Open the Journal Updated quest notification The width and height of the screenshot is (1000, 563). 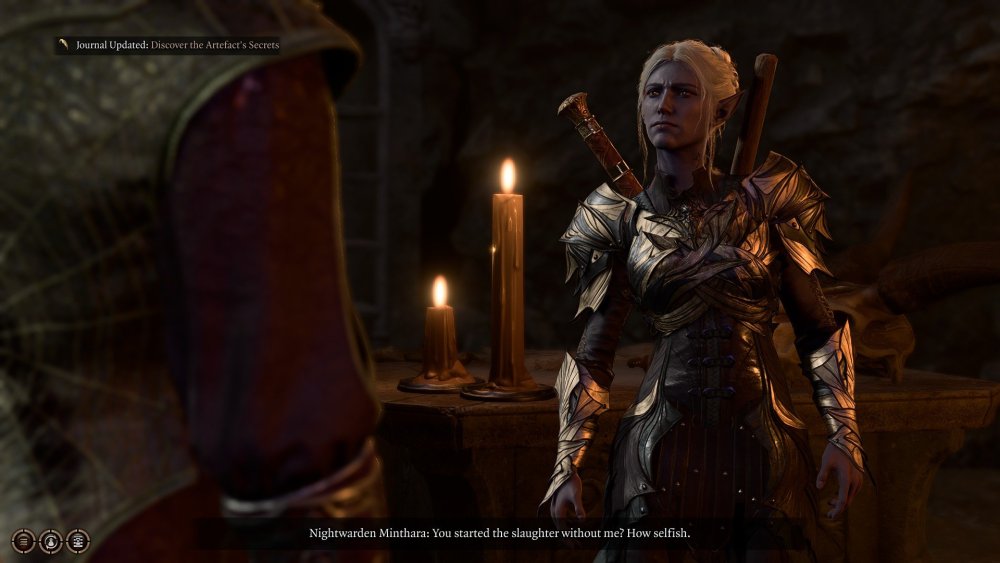coord(168,44)
